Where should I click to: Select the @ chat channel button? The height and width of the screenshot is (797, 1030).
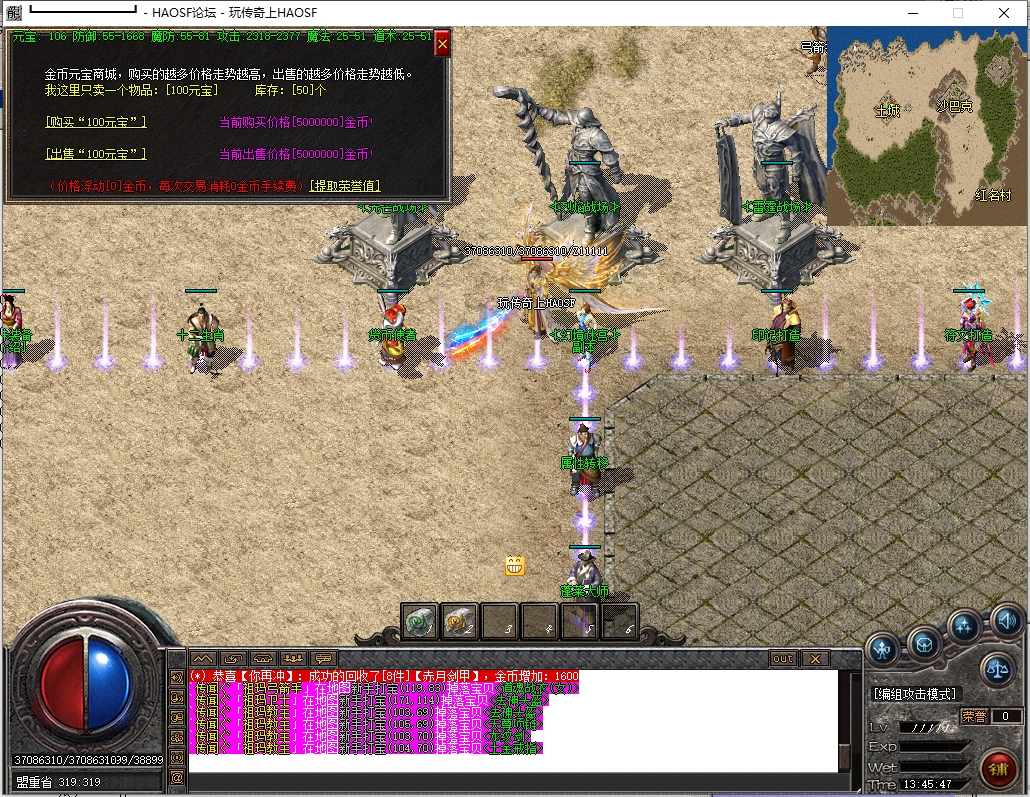coord(177,777)
